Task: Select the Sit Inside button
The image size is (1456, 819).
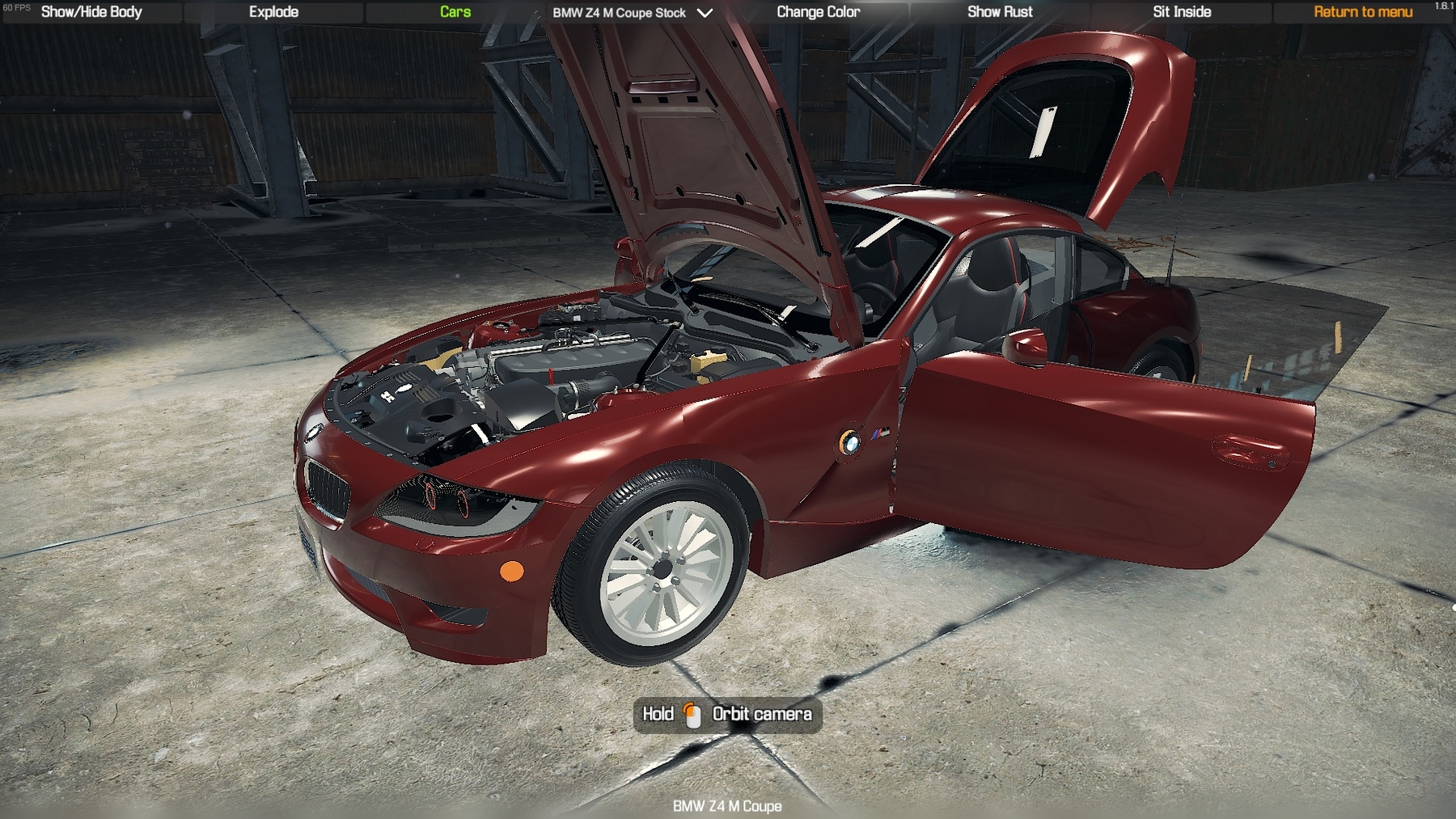Action: pos(1182,12)
